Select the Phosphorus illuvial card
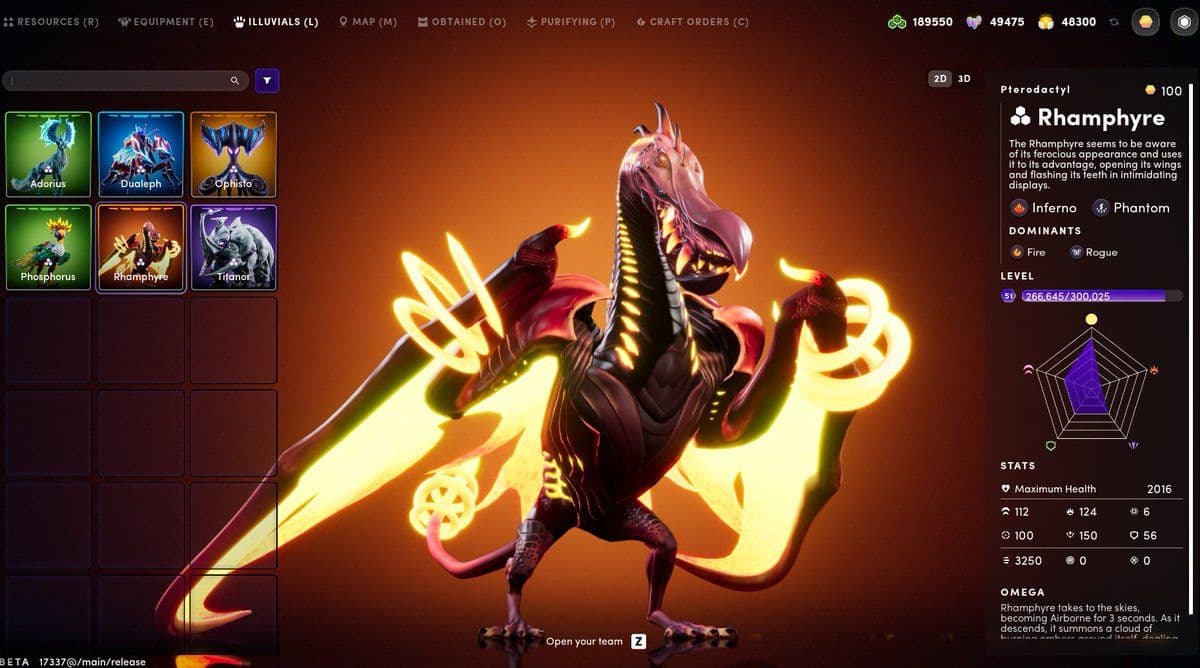This screenshot has width=1200, height=668. tap(48, 247)
